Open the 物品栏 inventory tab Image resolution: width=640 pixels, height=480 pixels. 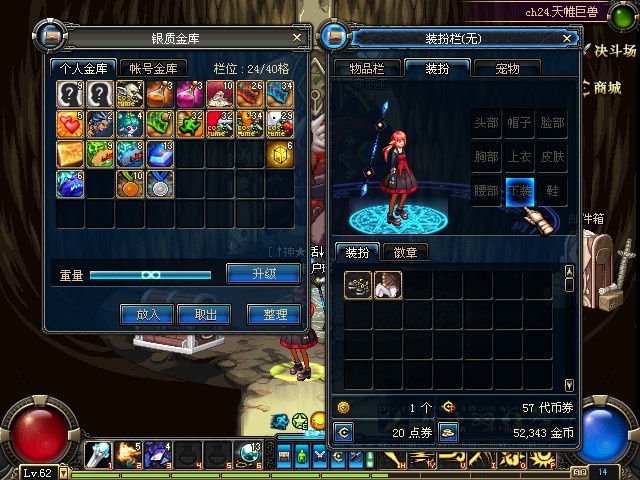[x=367, y=69]
